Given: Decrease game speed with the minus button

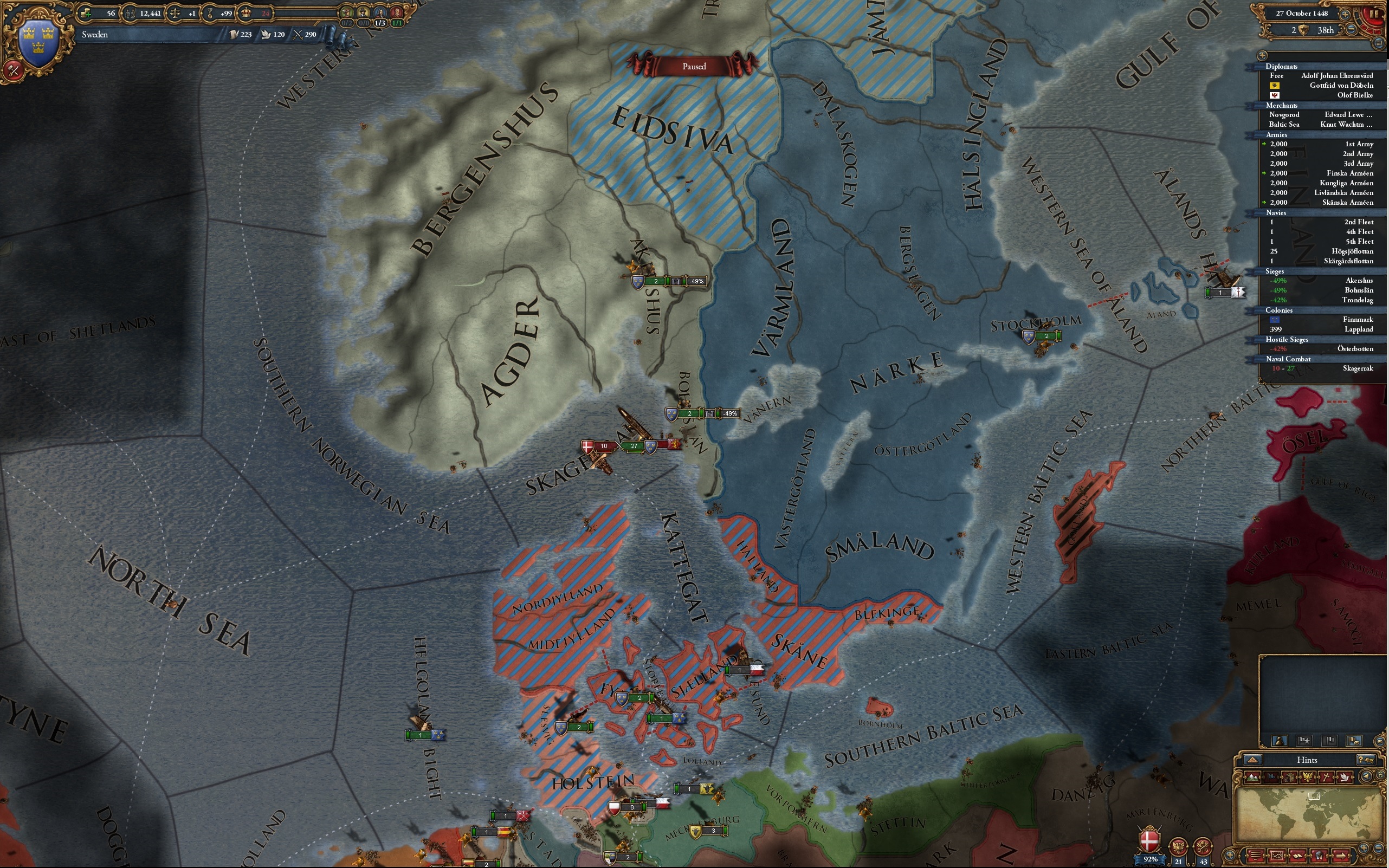Looking at the screenshot, I should (1352, 29).
